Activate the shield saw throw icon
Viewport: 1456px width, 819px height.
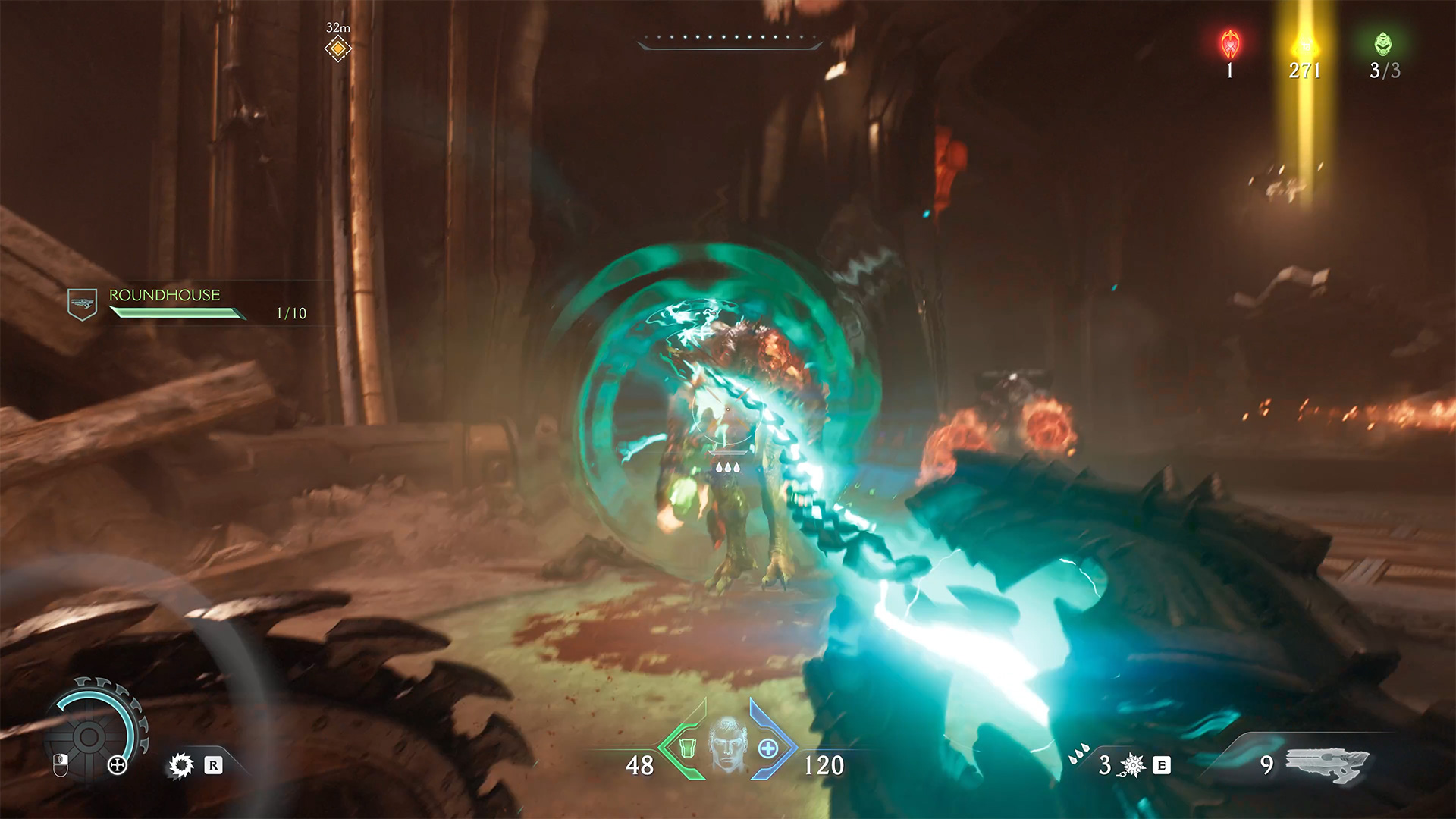[181, 765]
